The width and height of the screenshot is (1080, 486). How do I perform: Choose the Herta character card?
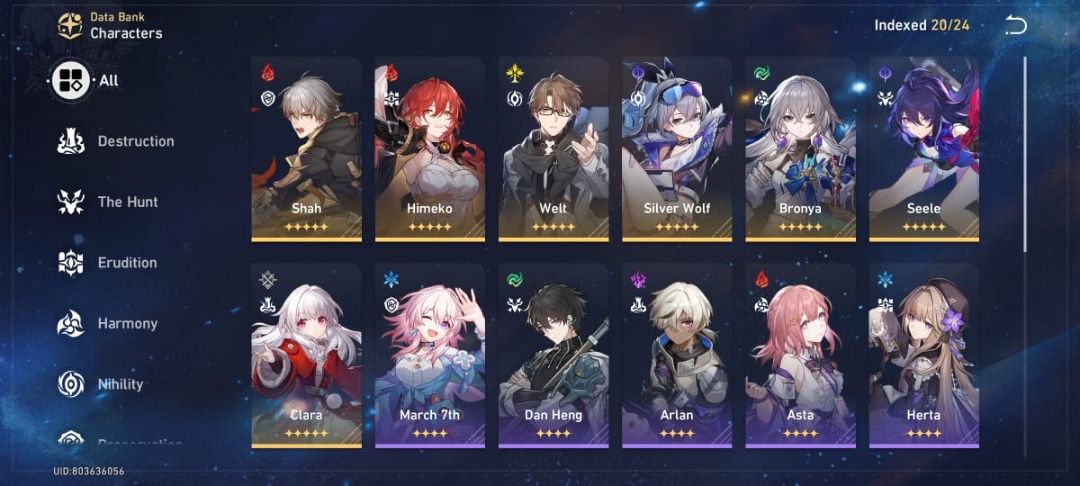click(924, 355)
